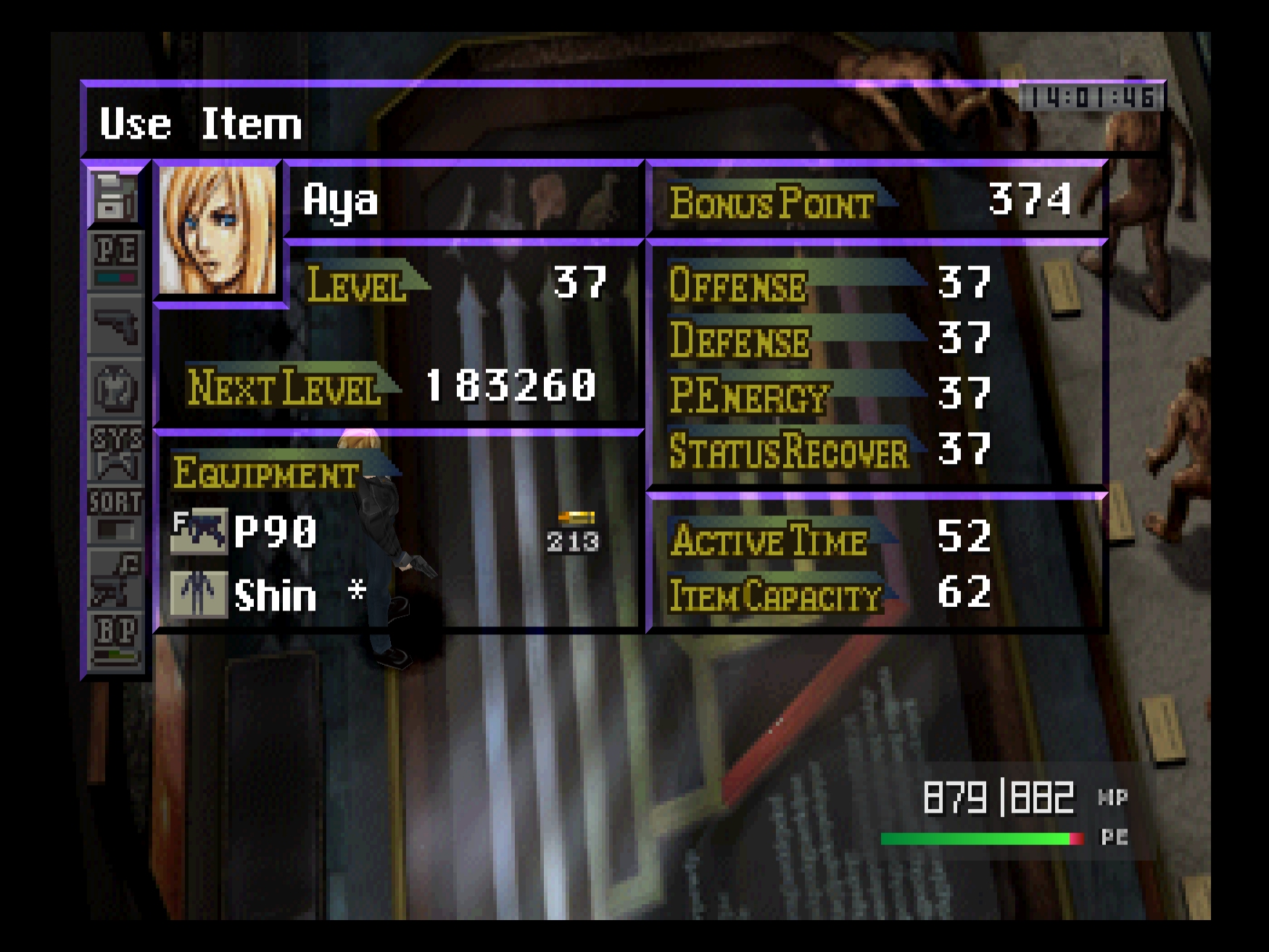Select the Use Item icon in sidebar

point(115,197)
